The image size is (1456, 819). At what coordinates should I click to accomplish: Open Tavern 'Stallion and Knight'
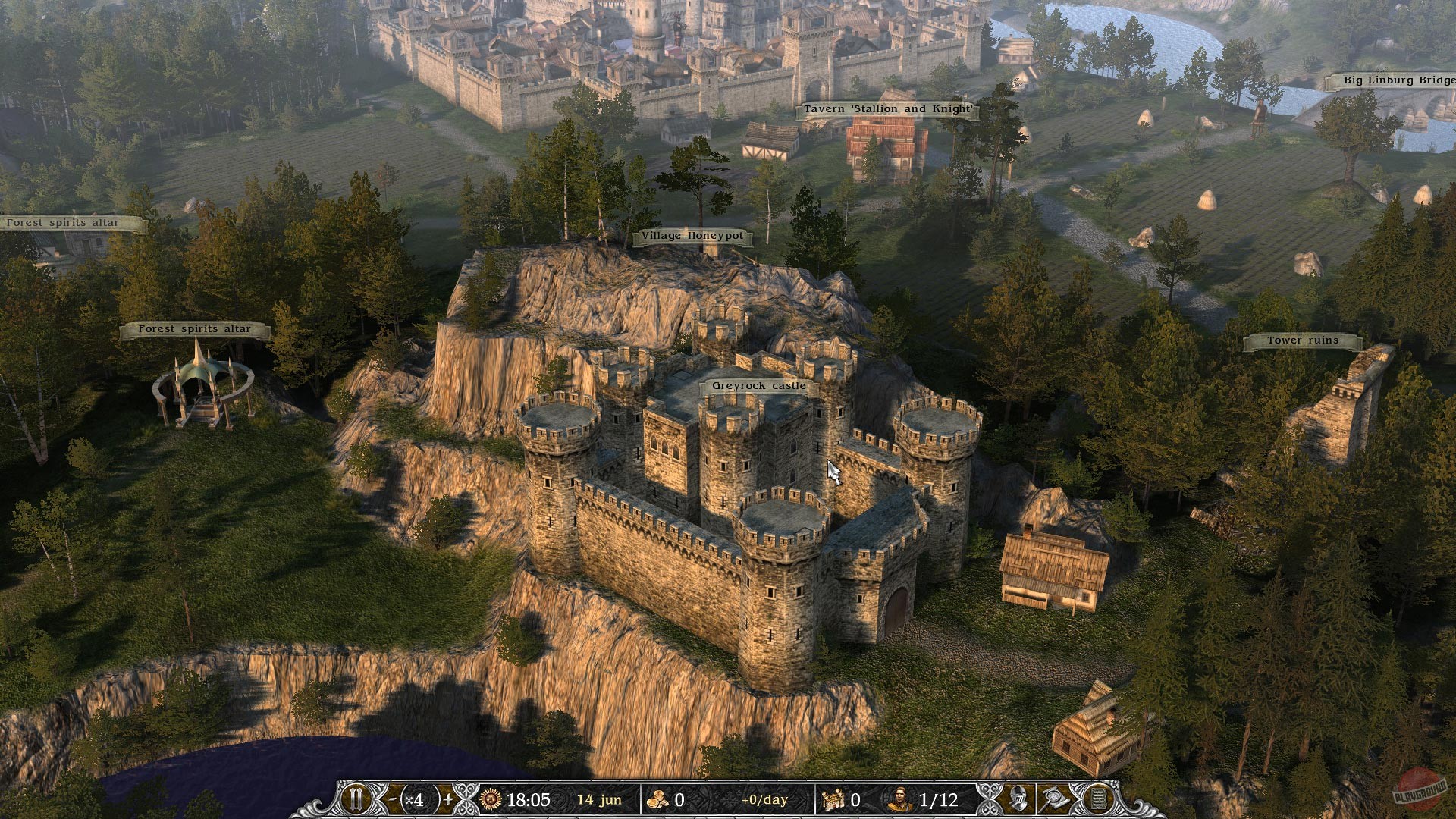pyautogui.click(x=888, y=108)
